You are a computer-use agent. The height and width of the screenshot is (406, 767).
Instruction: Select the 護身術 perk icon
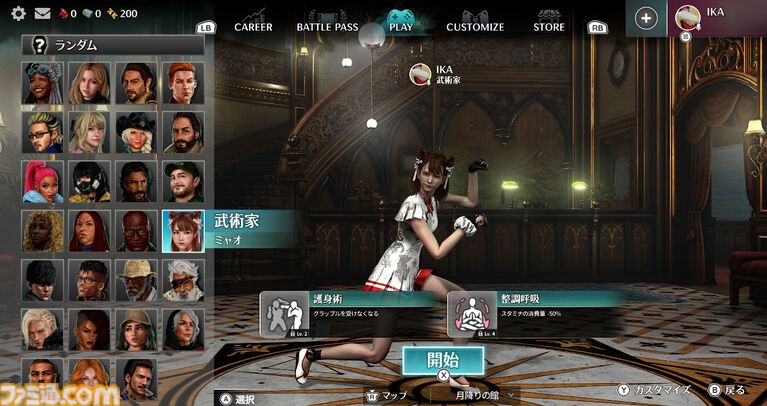(281, 314)
